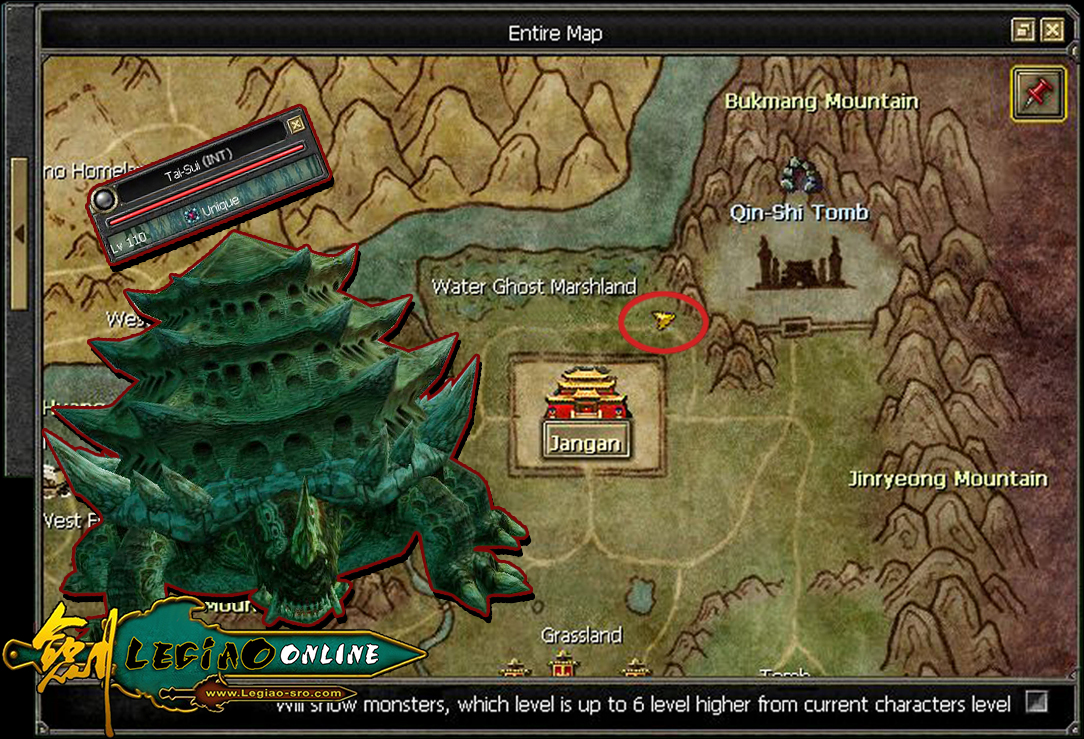Enable the higher-level monsters checkbox
This screenshot has height=739, width=1084.
1036,702
